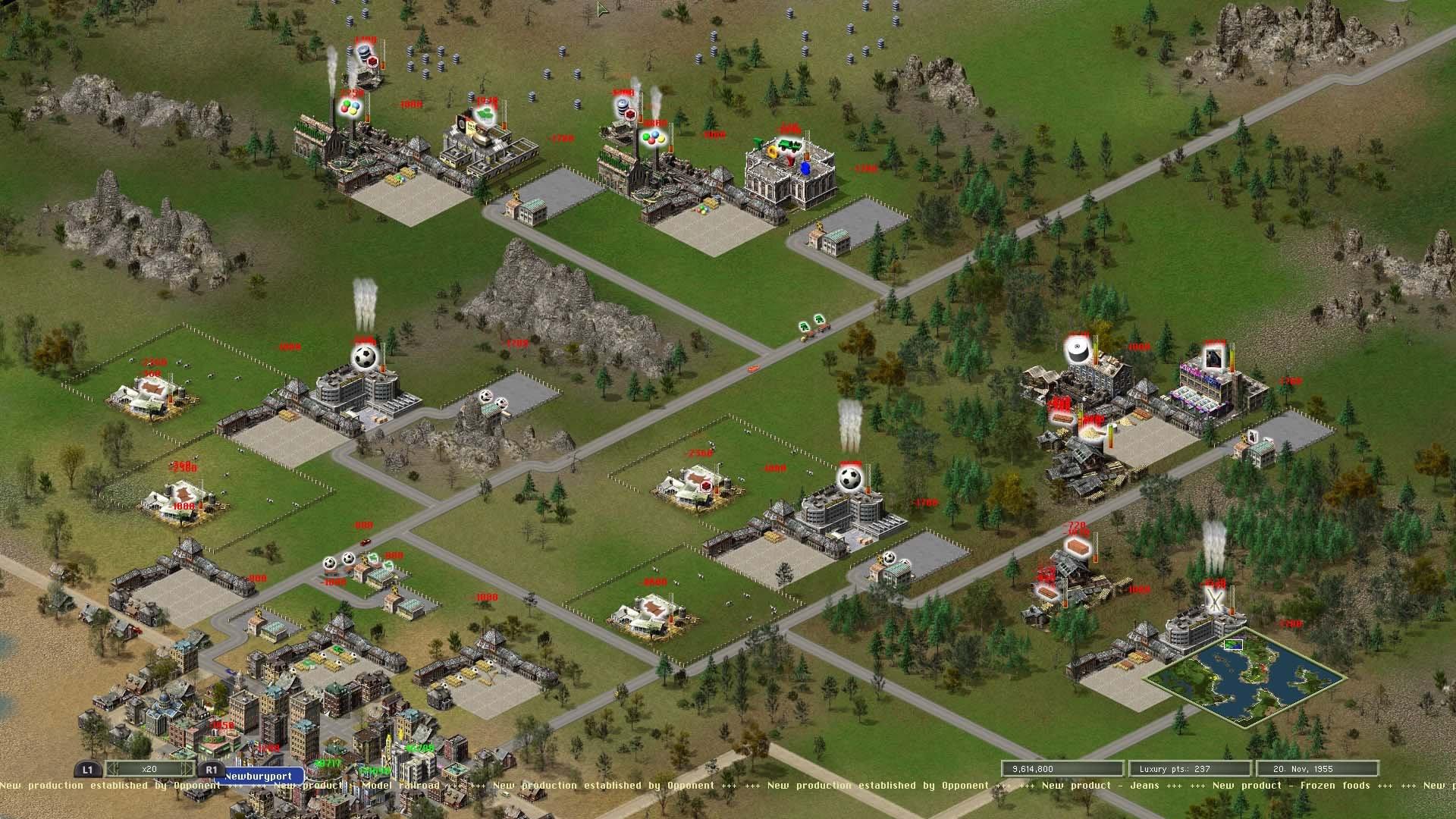
Task: Select the blue bauble icon on the department store
Action: (805, 168)
